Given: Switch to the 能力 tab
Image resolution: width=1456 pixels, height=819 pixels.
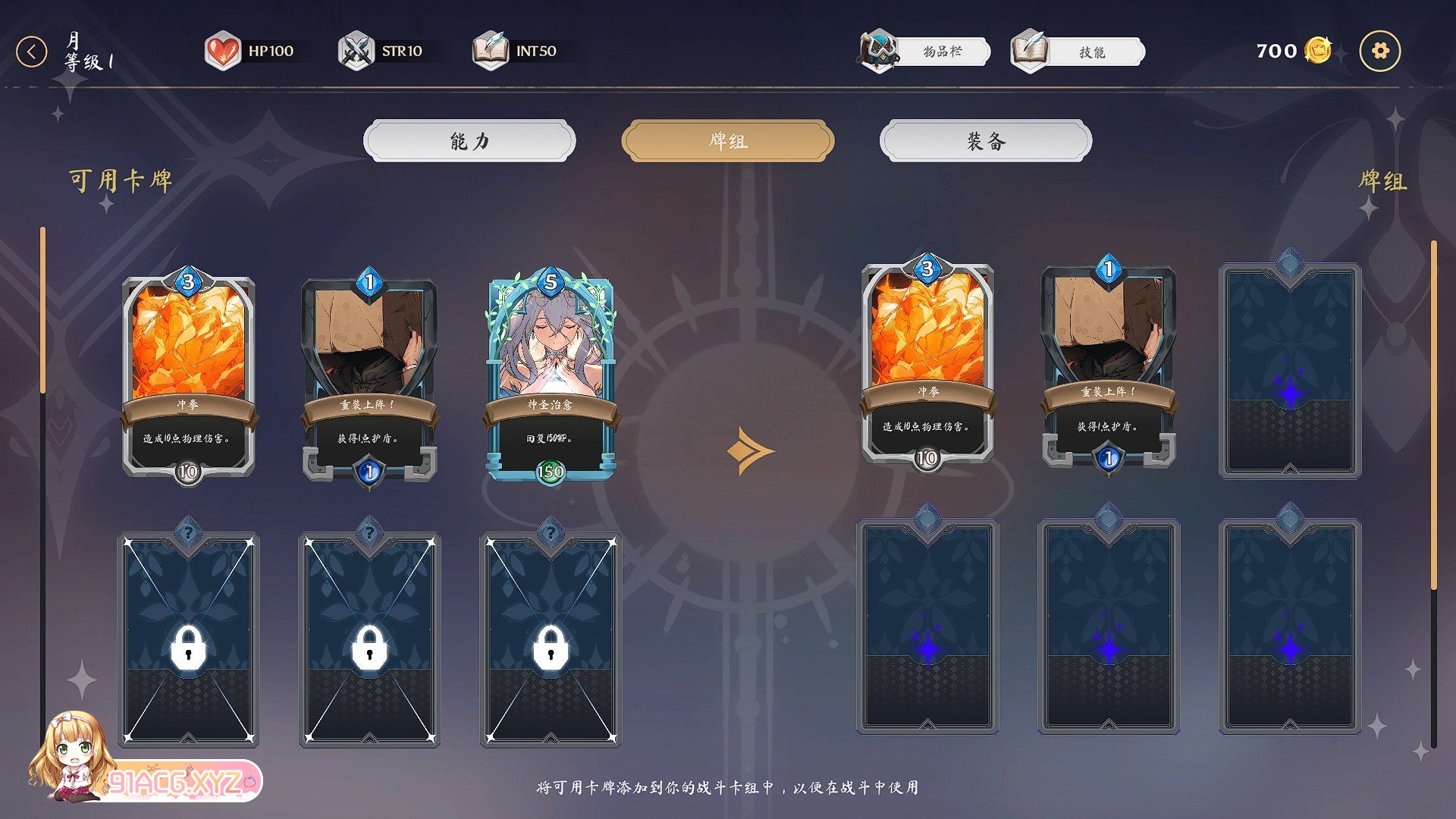Looking at the screenshot, I should (468, 141).
